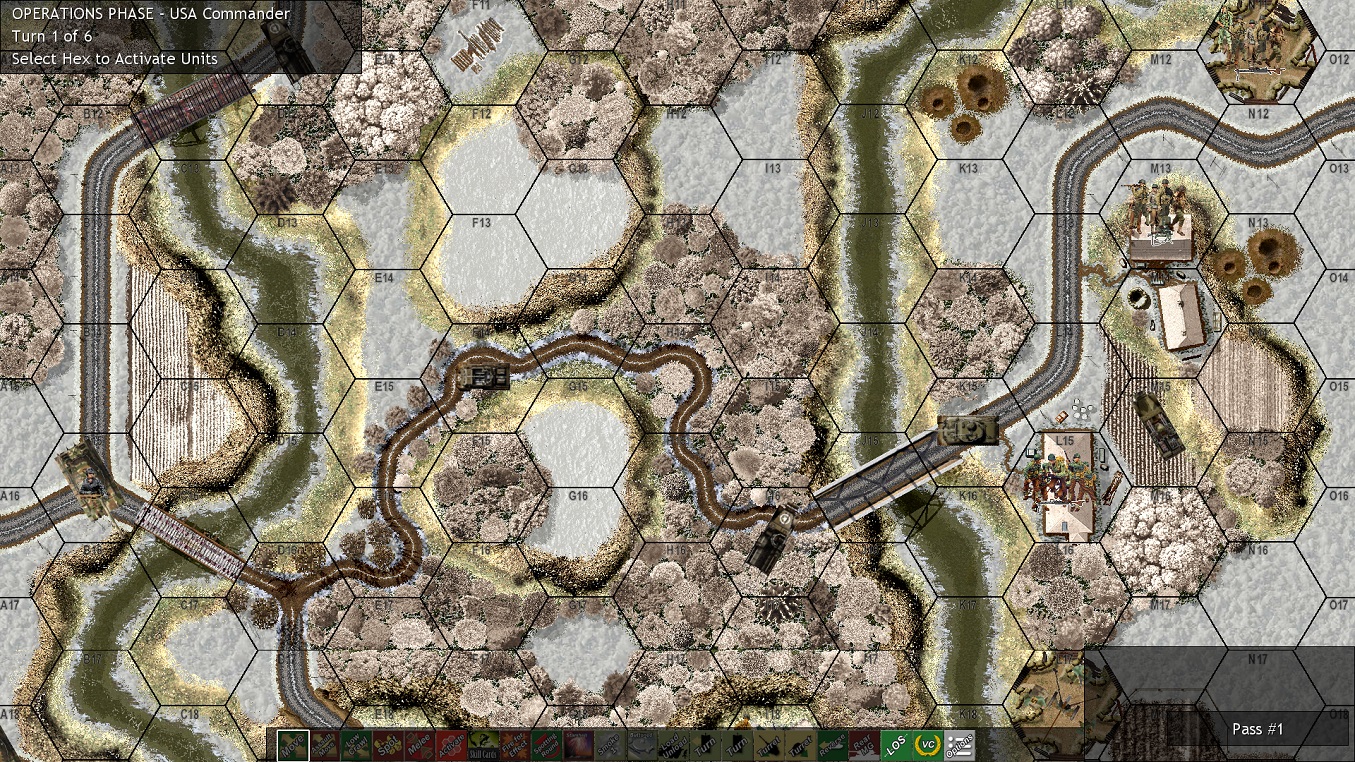Toggle the Buttoned status icon
Viewport: 1355px width, 762px height.
641,745
